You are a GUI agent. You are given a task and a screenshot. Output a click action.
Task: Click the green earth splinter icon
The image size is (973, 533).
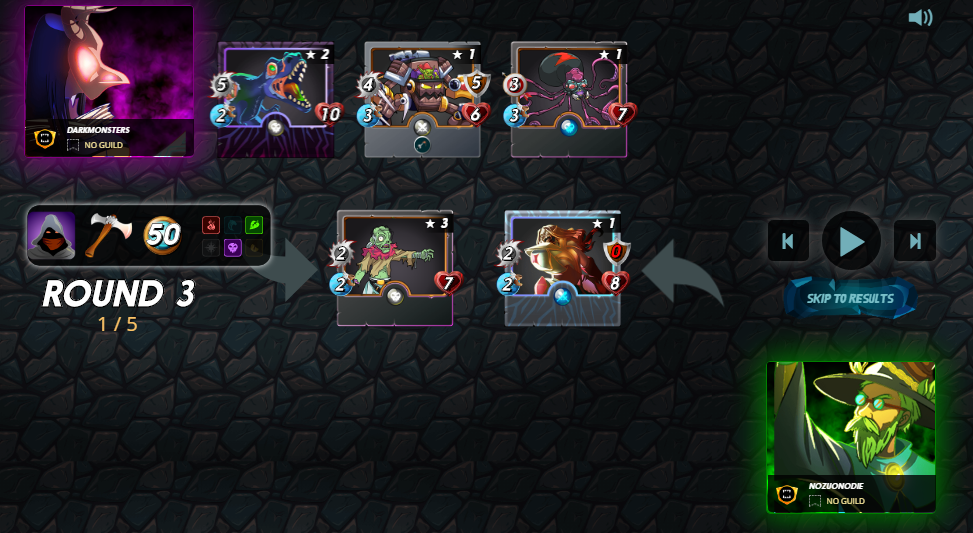pyautogui.click(x=253, y=225)
